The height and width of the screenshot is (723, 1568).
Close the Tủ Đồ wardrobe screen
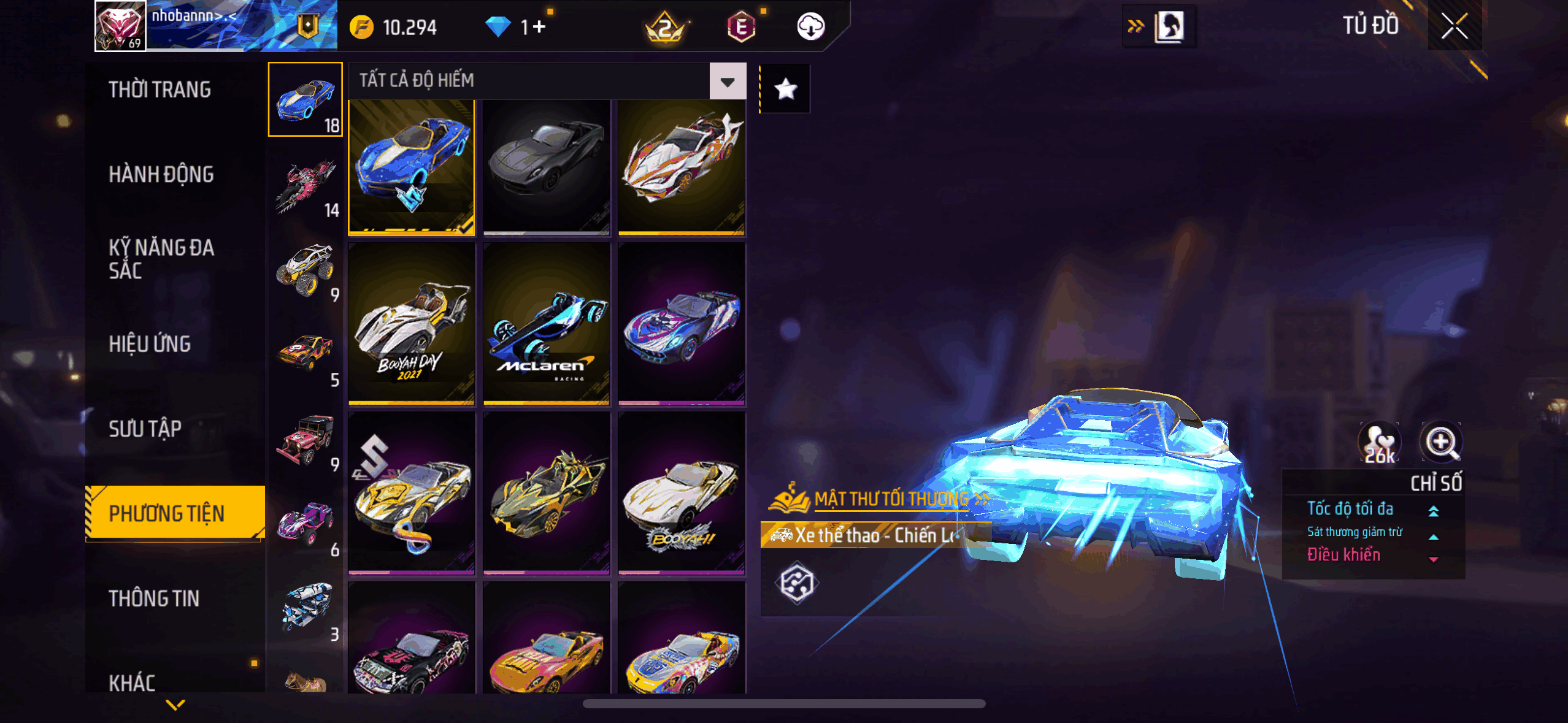[x=1454, y=26]
